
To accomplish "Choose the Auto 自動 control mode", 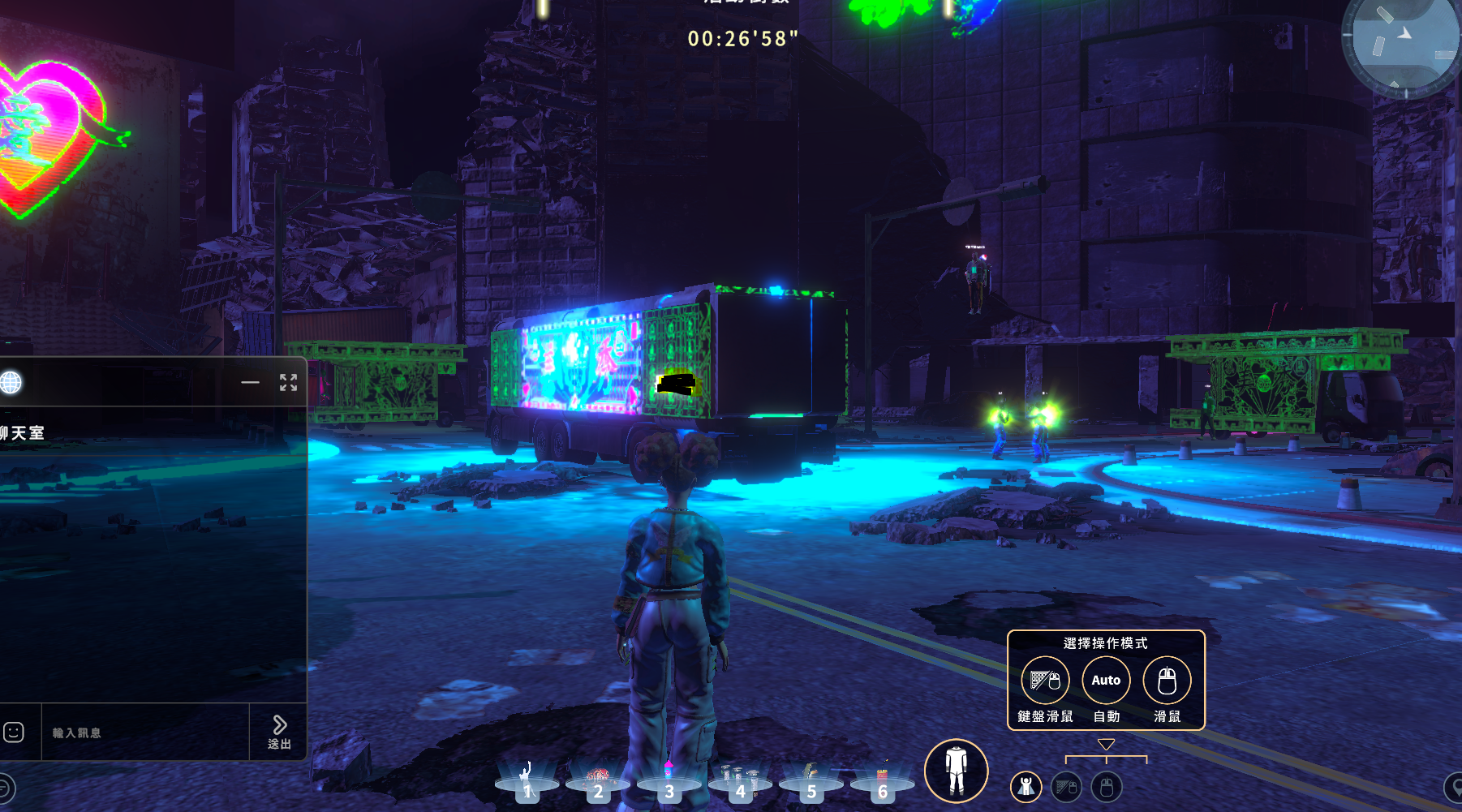I will click(x=1106, y=681).
